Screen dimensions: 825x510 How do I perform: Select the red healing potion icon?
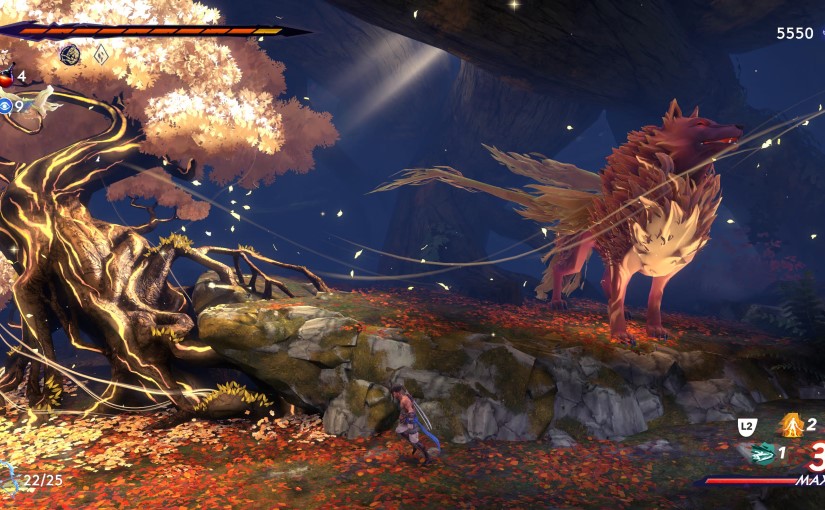click(5, 76)
